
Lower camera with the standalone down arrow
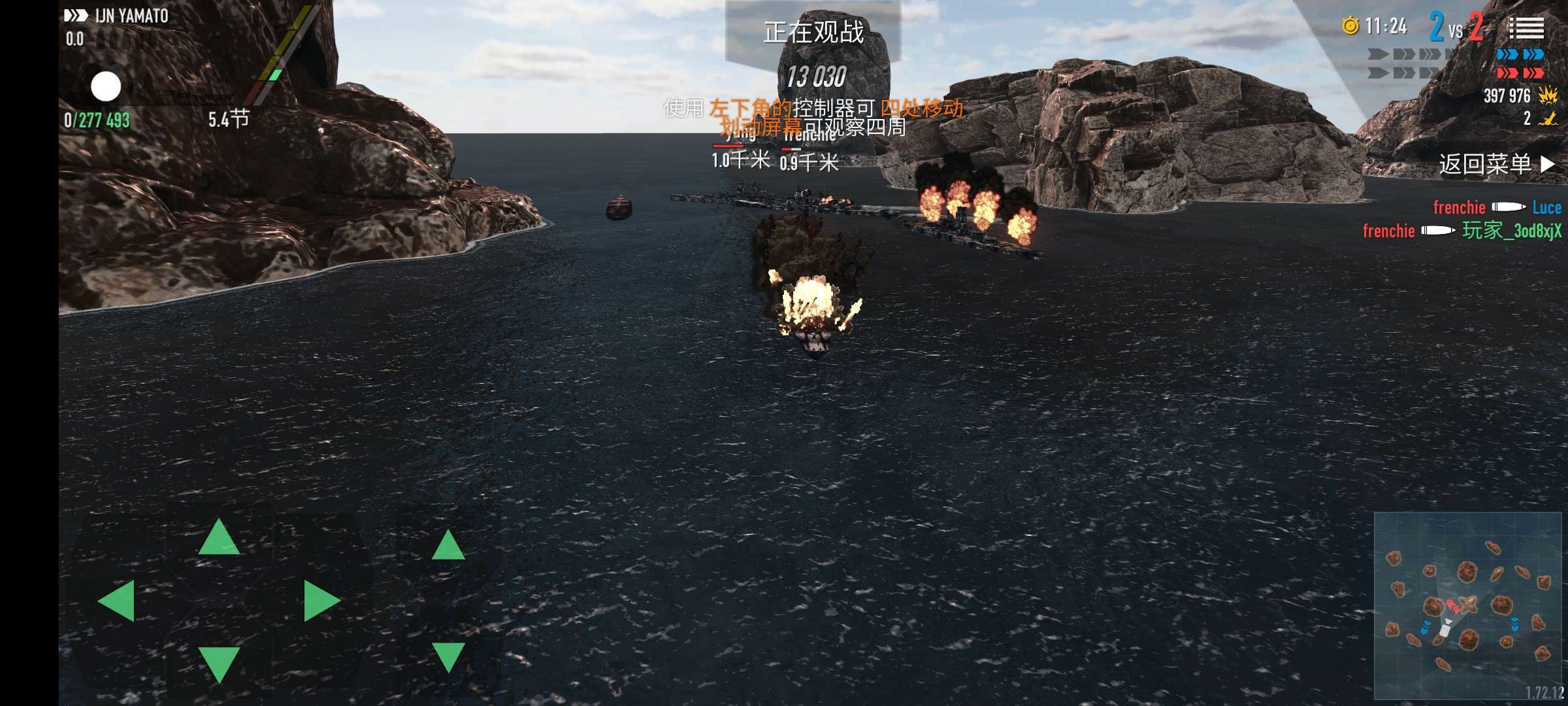pos(448,656)
